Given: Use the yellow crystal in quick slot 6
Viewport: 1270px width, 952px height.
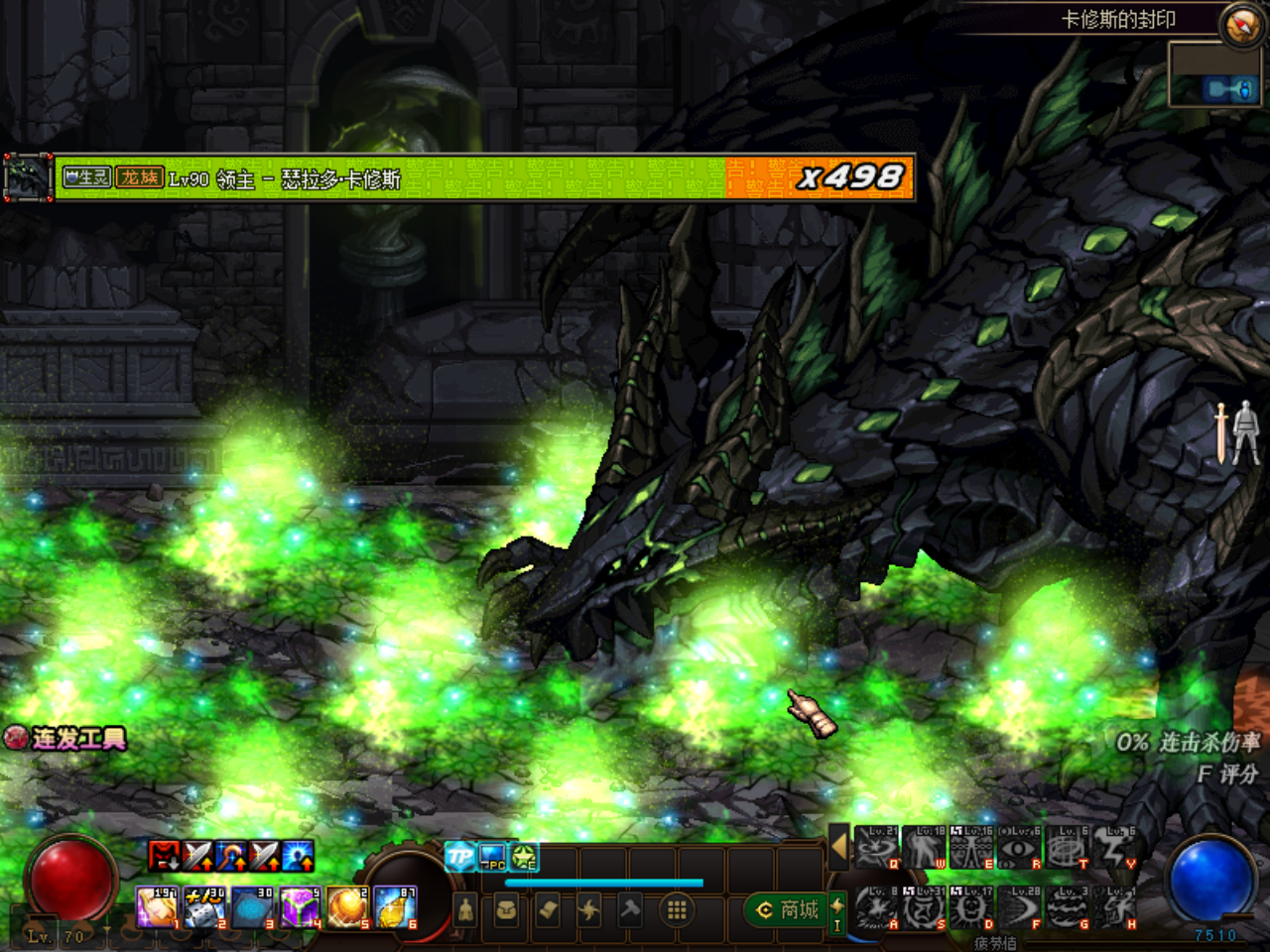Looking at the screenshot, I should [395, 907].
